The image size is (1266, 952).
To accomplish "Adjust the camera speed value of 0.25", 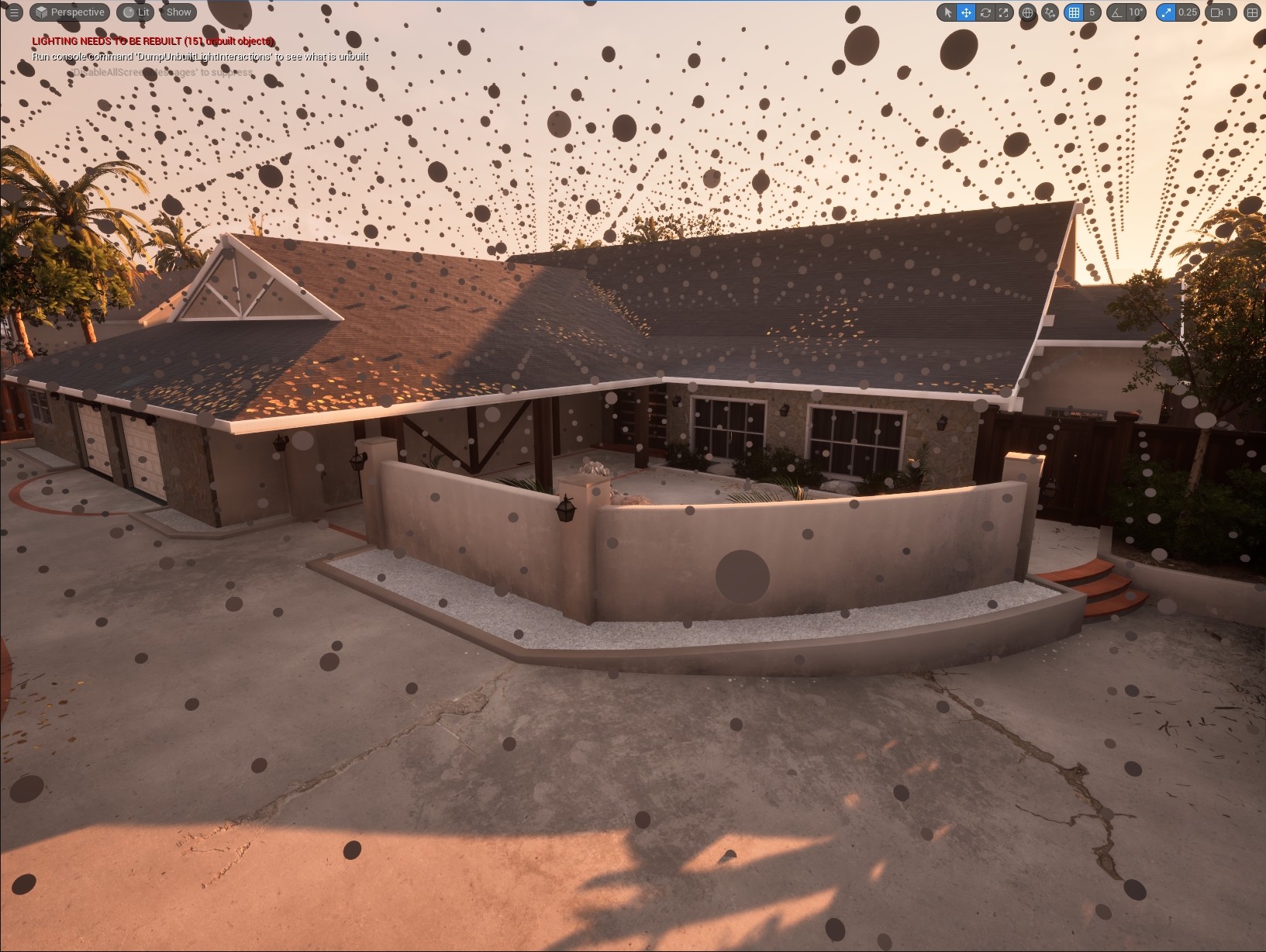I will (x=1188, y=12).
